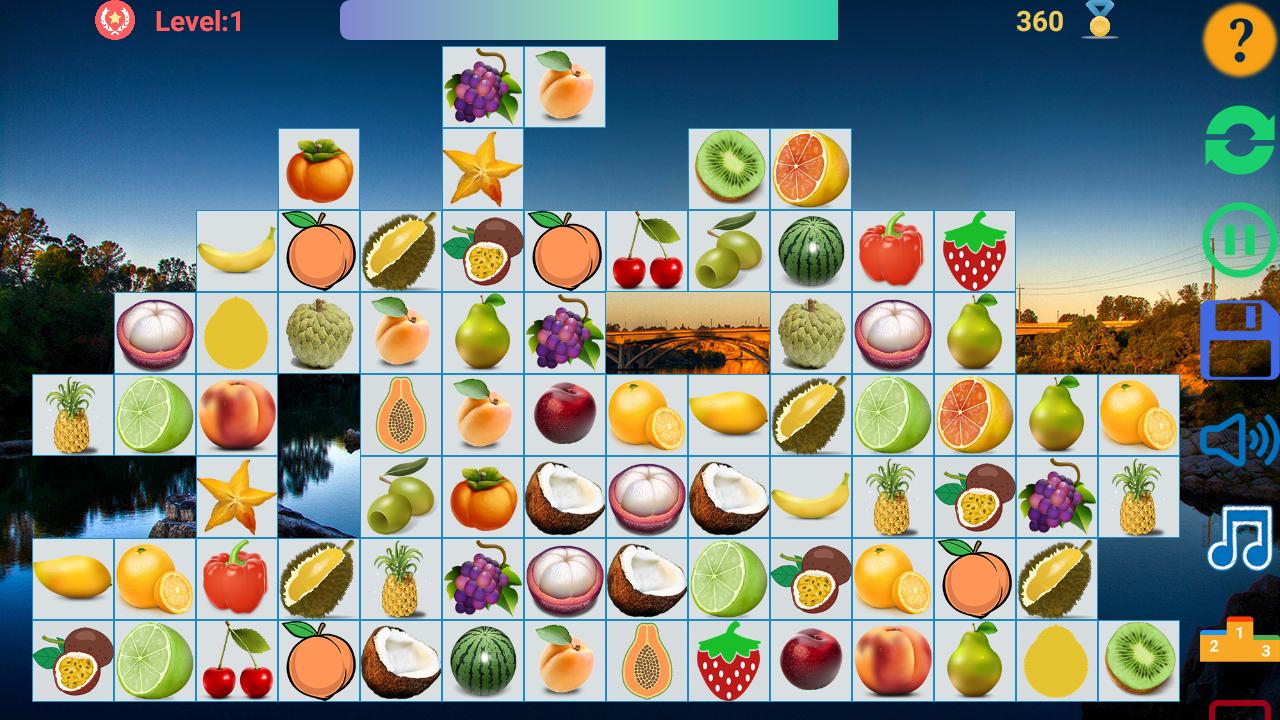Toggle pause on the current game
The image size is (1280, 720).
point(1237,239)
